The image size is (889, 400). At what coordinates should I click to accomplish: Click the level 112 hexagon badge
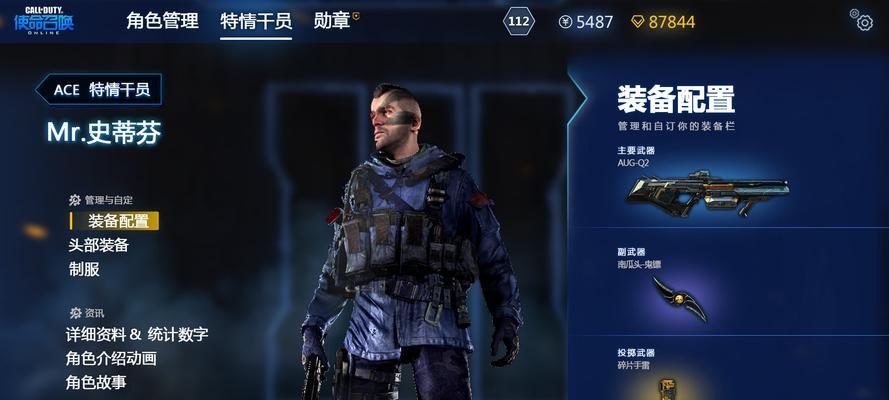(519, 21)
